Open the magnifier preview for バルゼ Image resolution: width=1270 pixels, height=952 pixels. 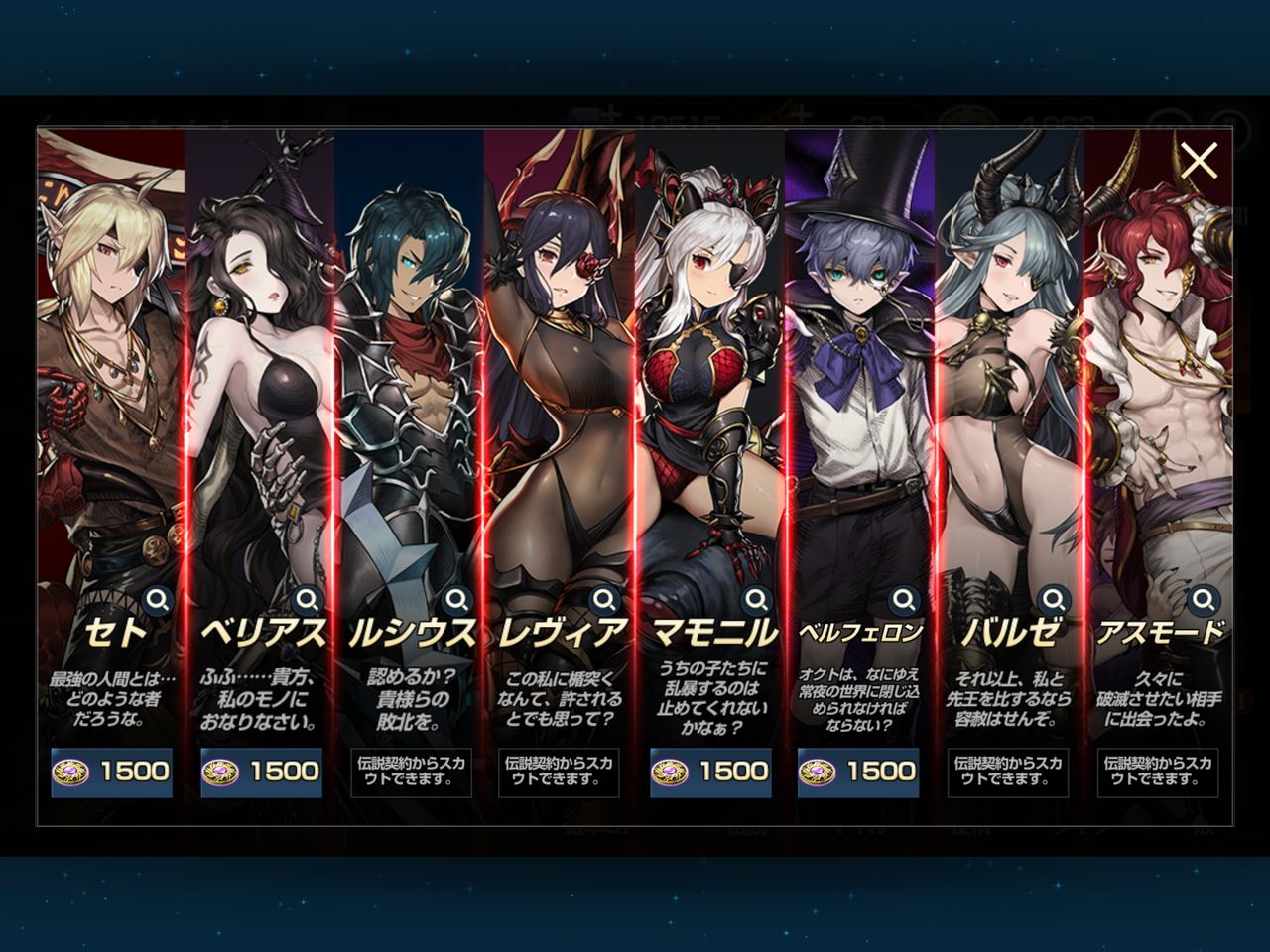tap(1054, 599)
